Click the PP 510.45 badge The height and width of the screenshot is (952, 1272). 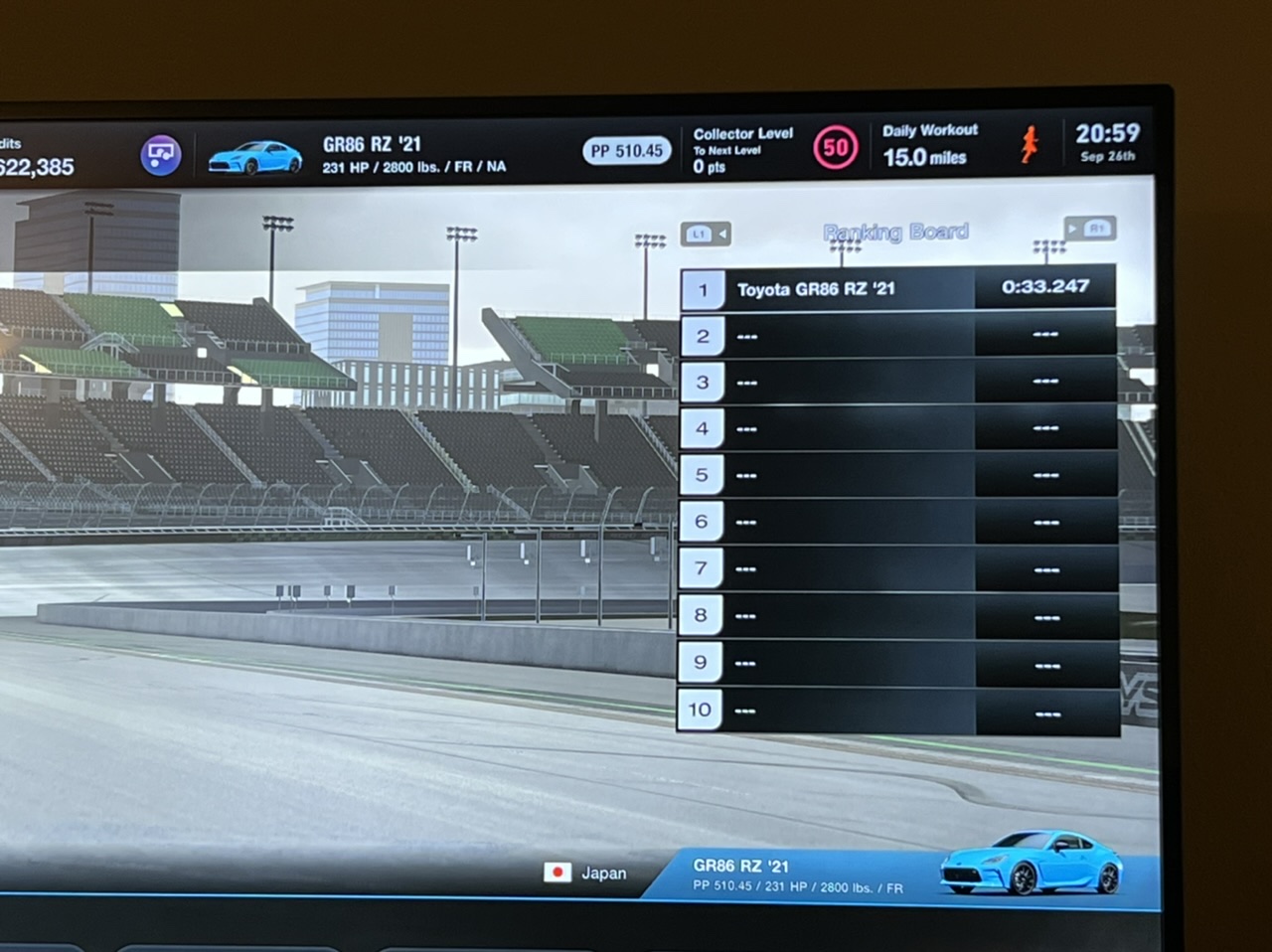pos(626,151)
